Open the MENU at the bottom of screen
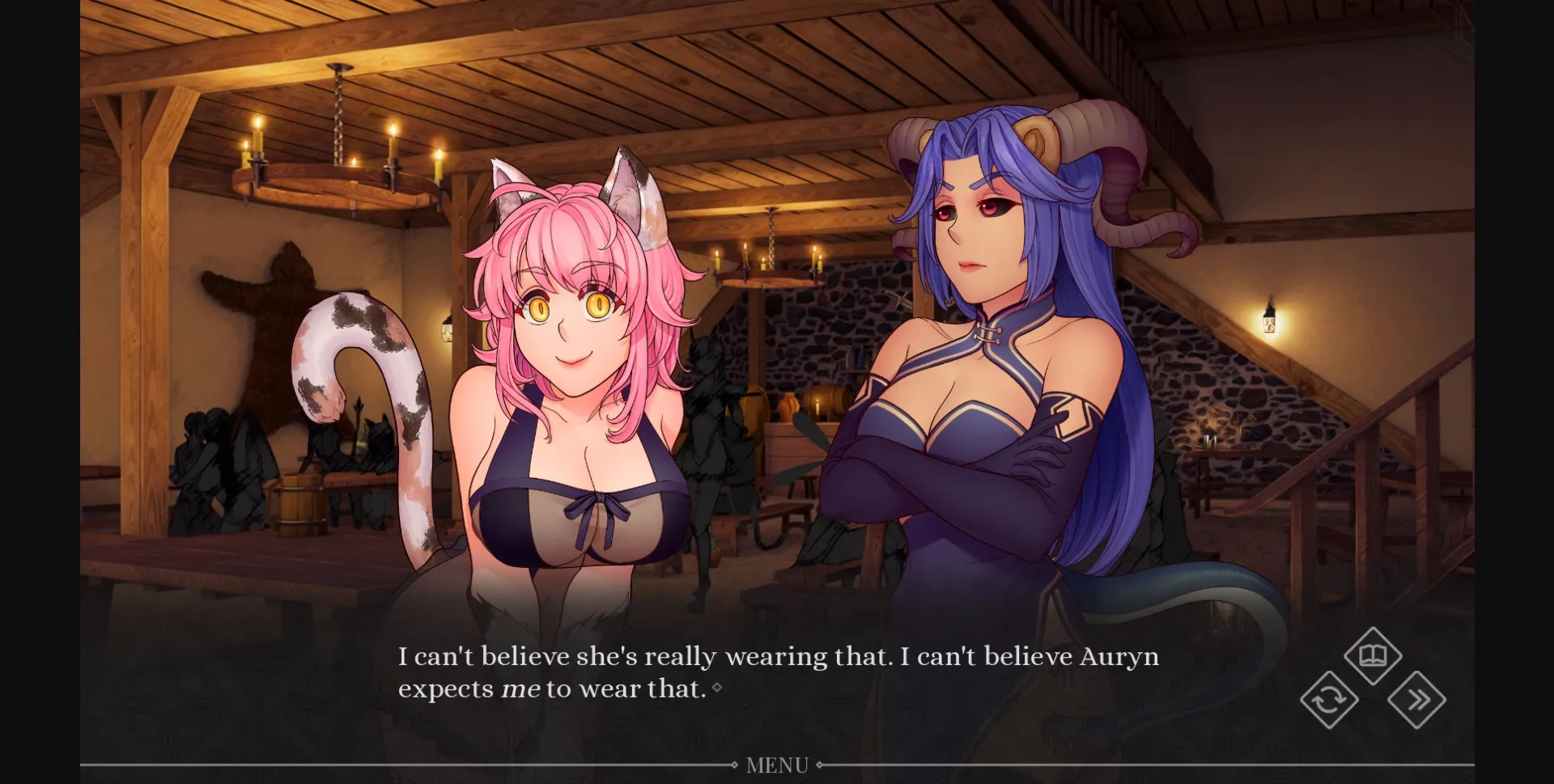 tap(776, 764)
